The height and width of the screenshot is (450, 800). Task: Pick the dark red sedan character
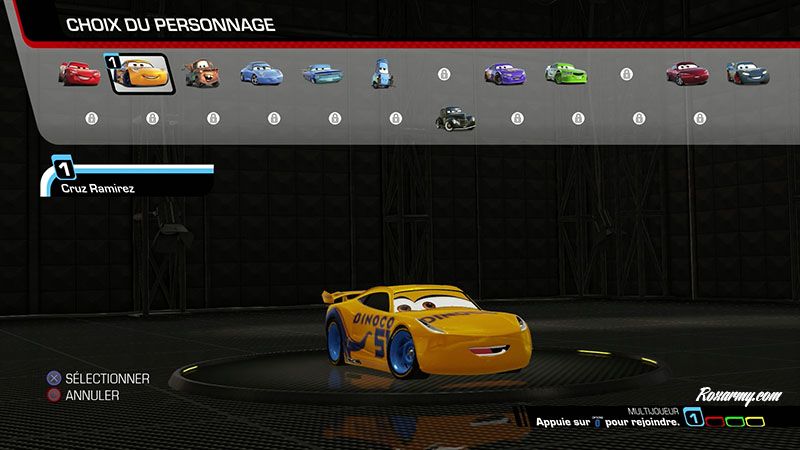click(685, 73)
